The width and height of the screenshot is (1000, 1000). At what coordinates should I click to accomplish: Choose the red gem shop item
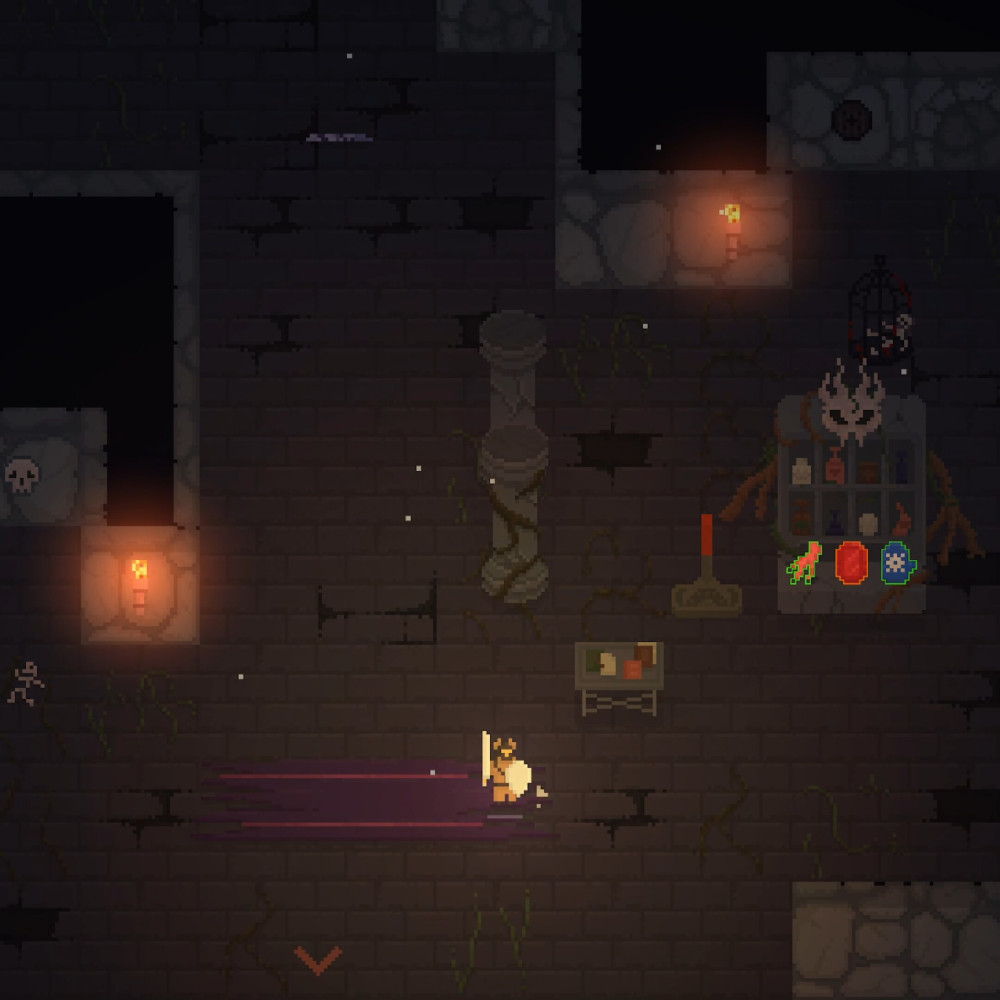(851, 562)
